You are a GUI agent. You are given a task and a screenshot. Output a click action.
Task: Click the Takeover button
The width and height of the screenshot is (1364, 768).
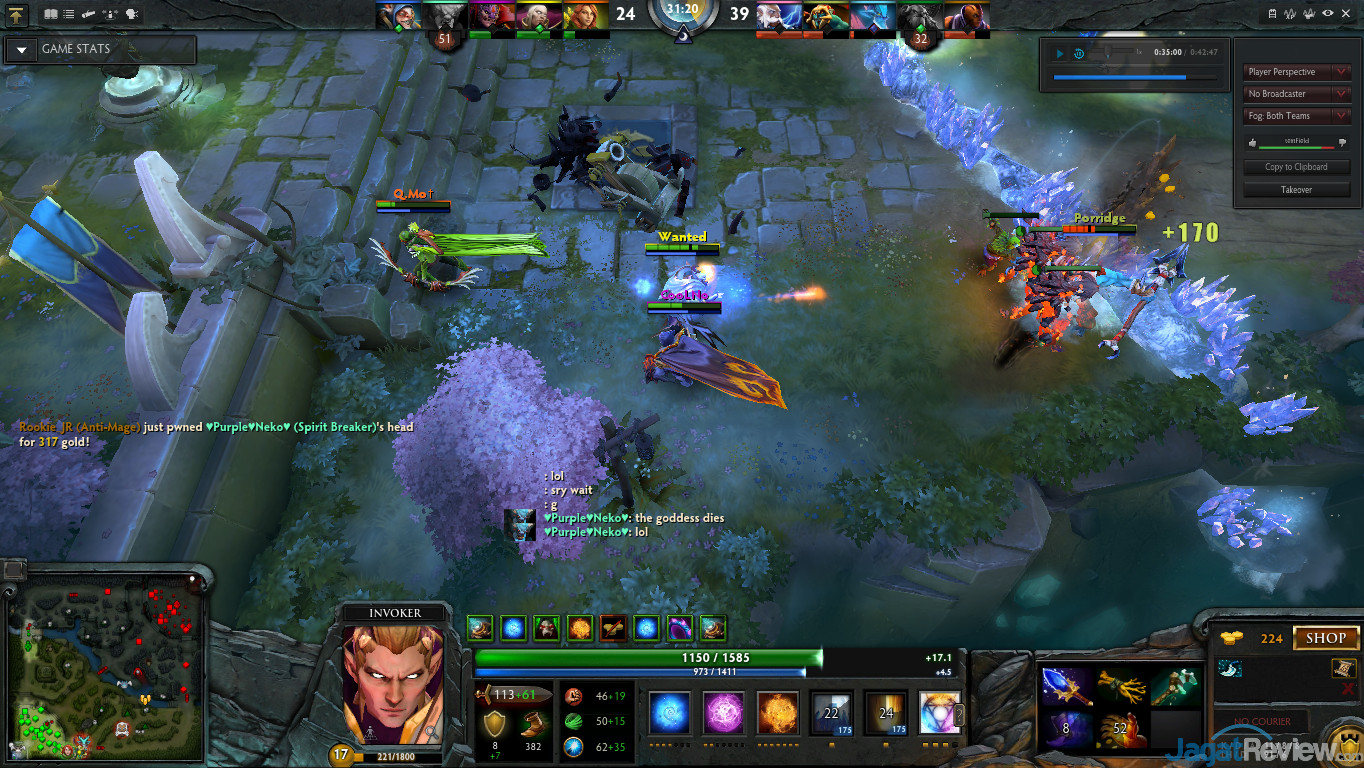click(x=1296, y=189)
